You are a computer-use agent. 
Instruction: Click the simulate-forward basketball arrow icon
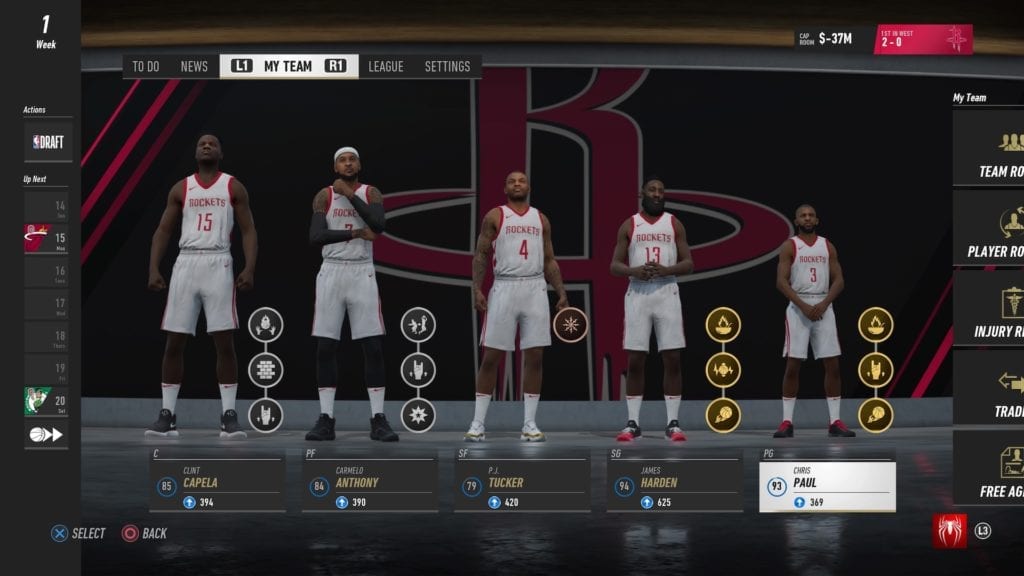pyautogui.click(x=47, y=434)
